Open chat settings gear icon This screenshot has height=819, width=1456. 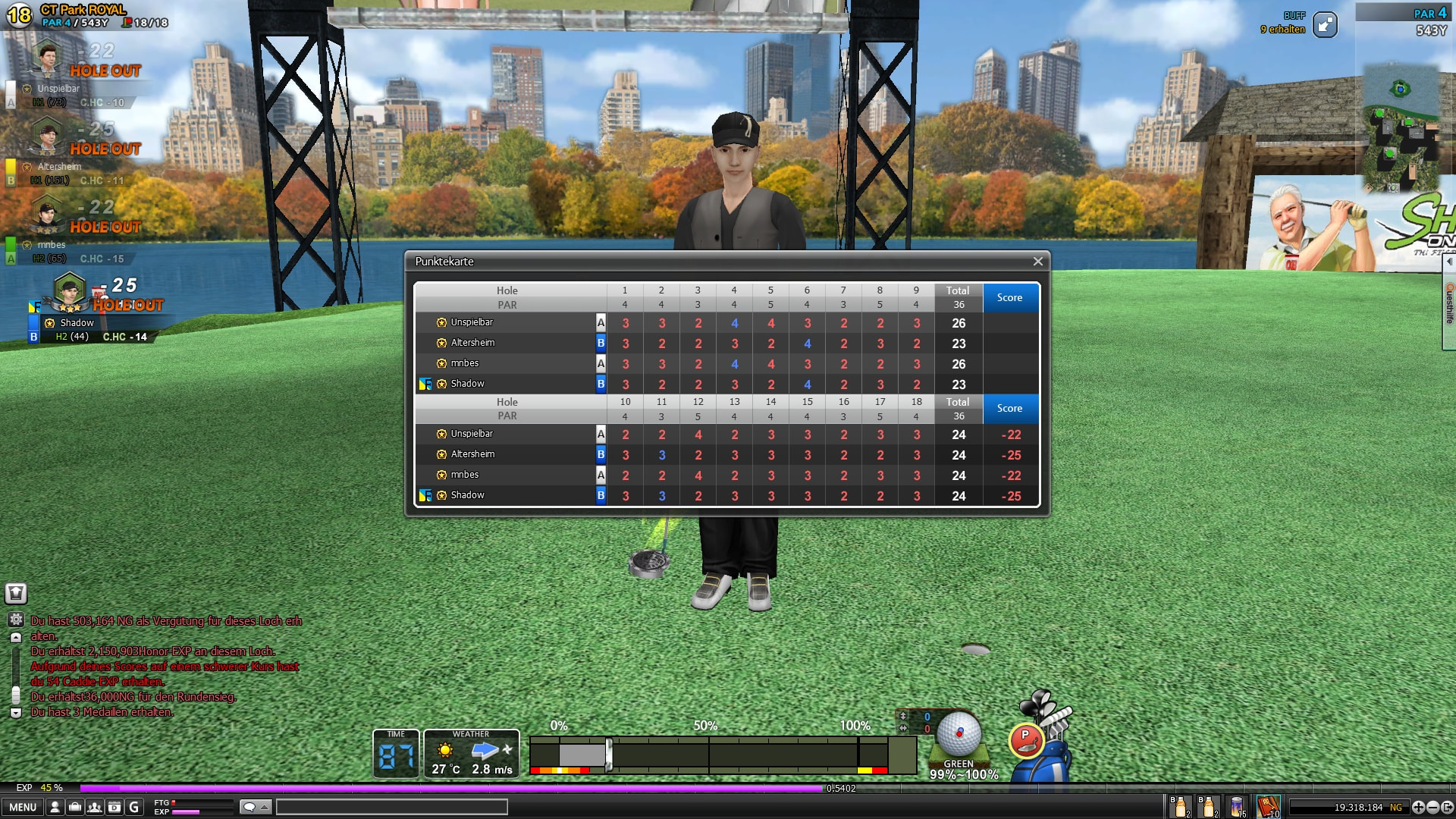pos(16,620)
